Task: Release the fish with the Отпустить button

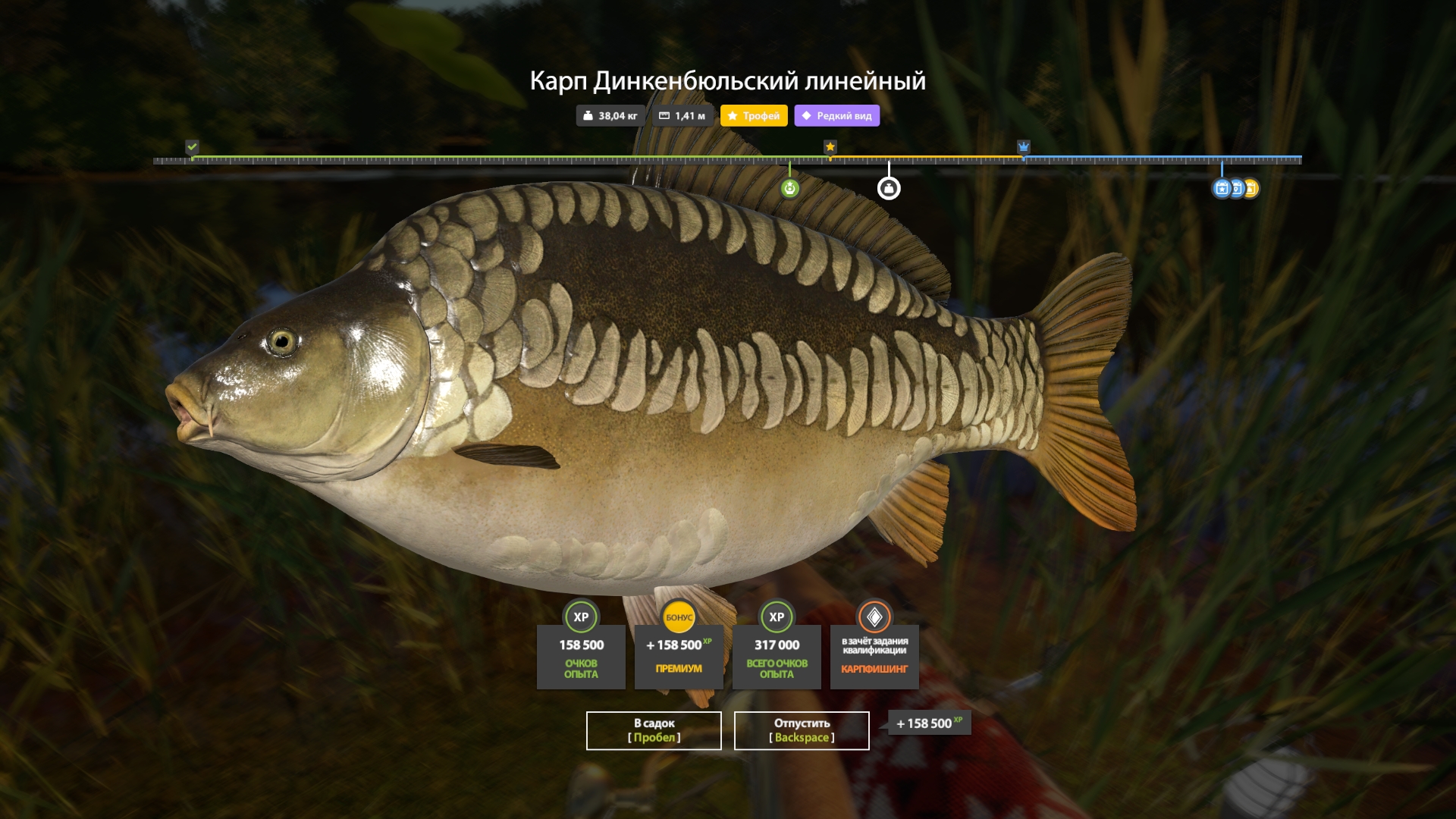Action: coord(802,730)
